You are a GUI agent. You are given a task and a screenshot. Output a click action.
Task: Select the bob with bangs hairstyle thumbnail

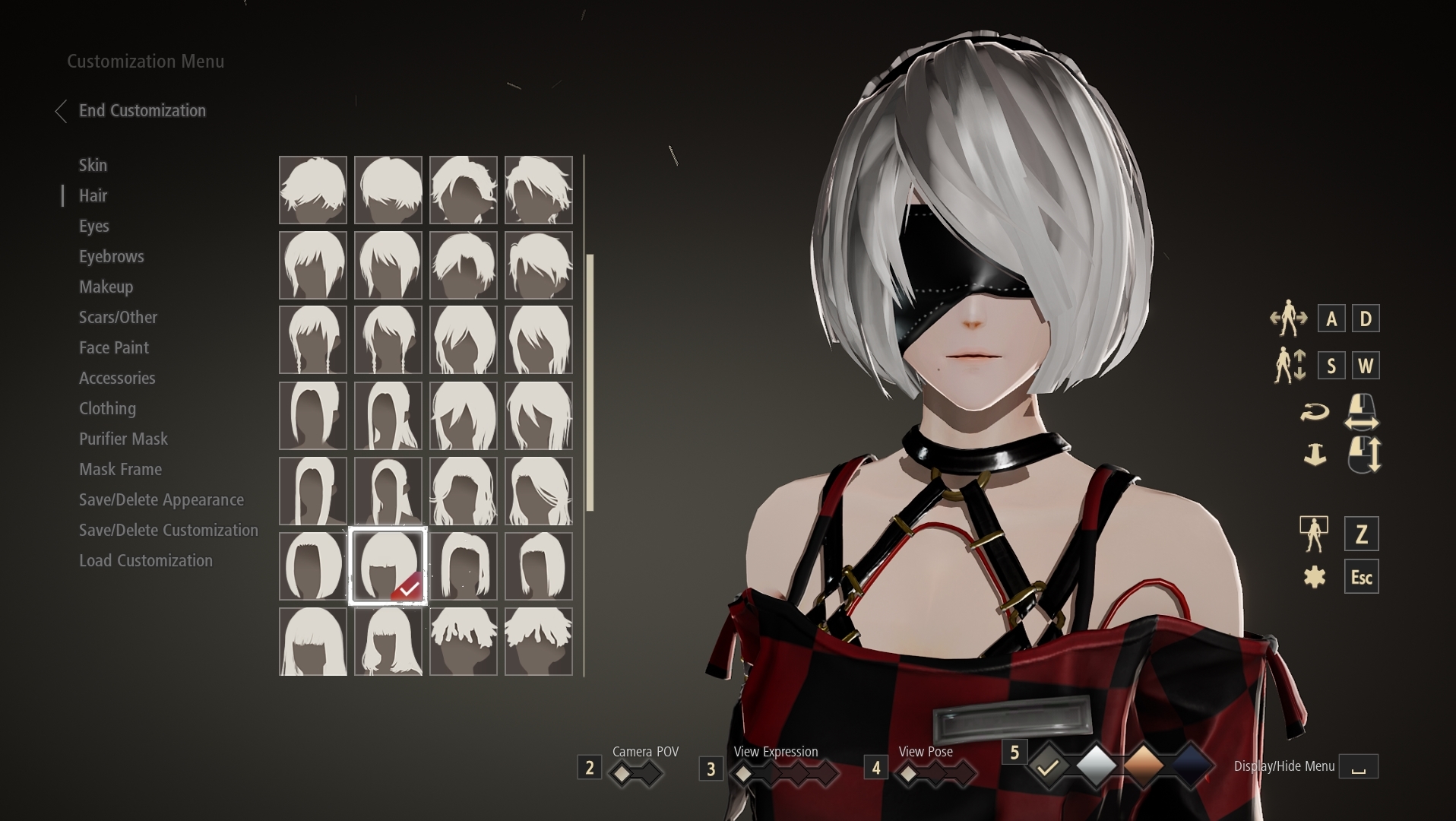coord(388,566)
